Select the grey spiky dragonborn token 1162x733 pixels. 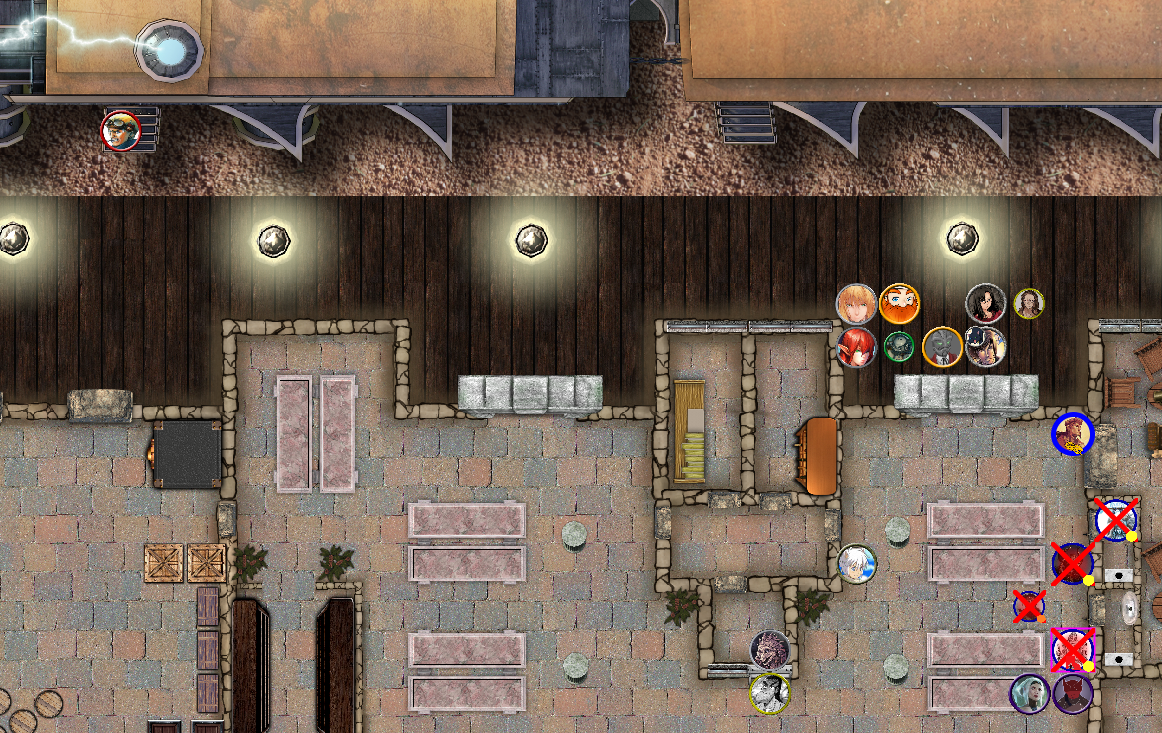coord(770,650)
